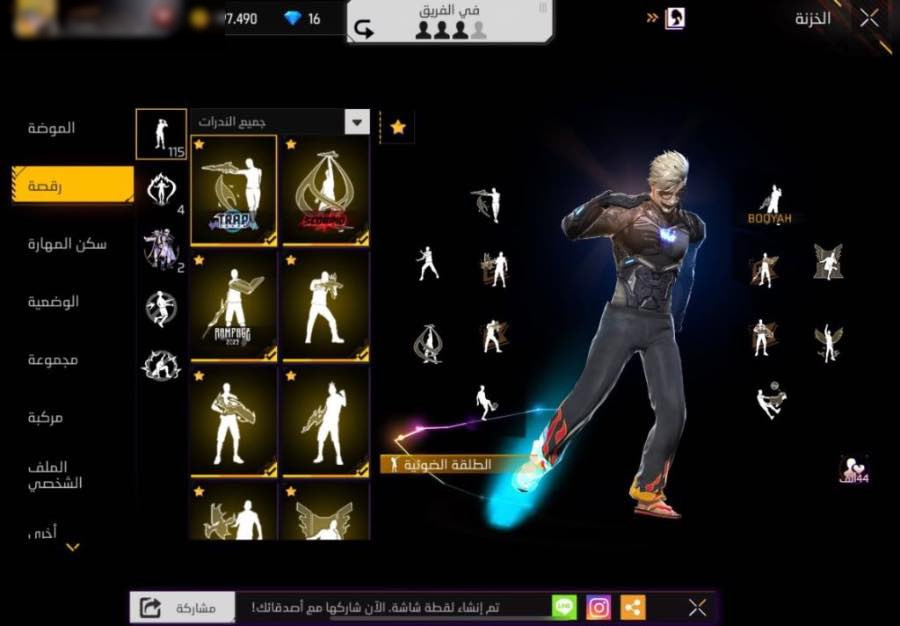This screenshot has width=900, height=626.
Task: Close the vault screen with the top X
Action: click(869, 18)
